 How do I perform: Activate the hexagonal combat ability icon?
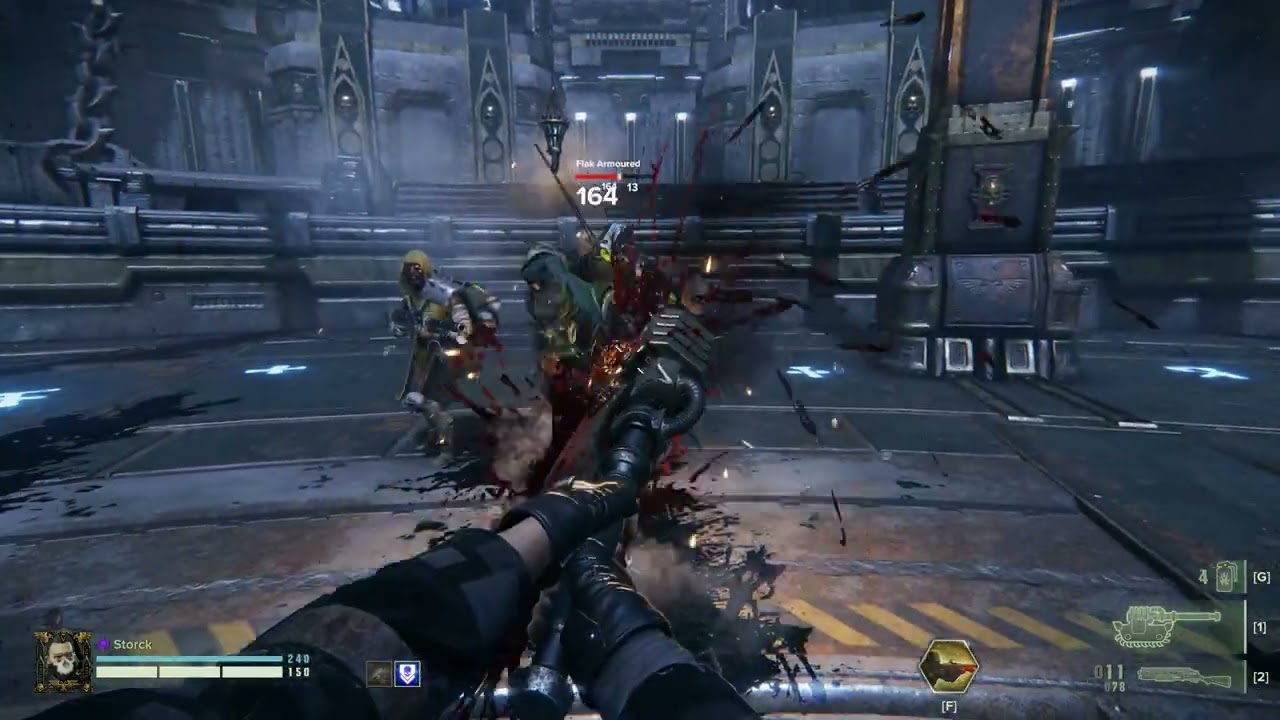point(948,666)
